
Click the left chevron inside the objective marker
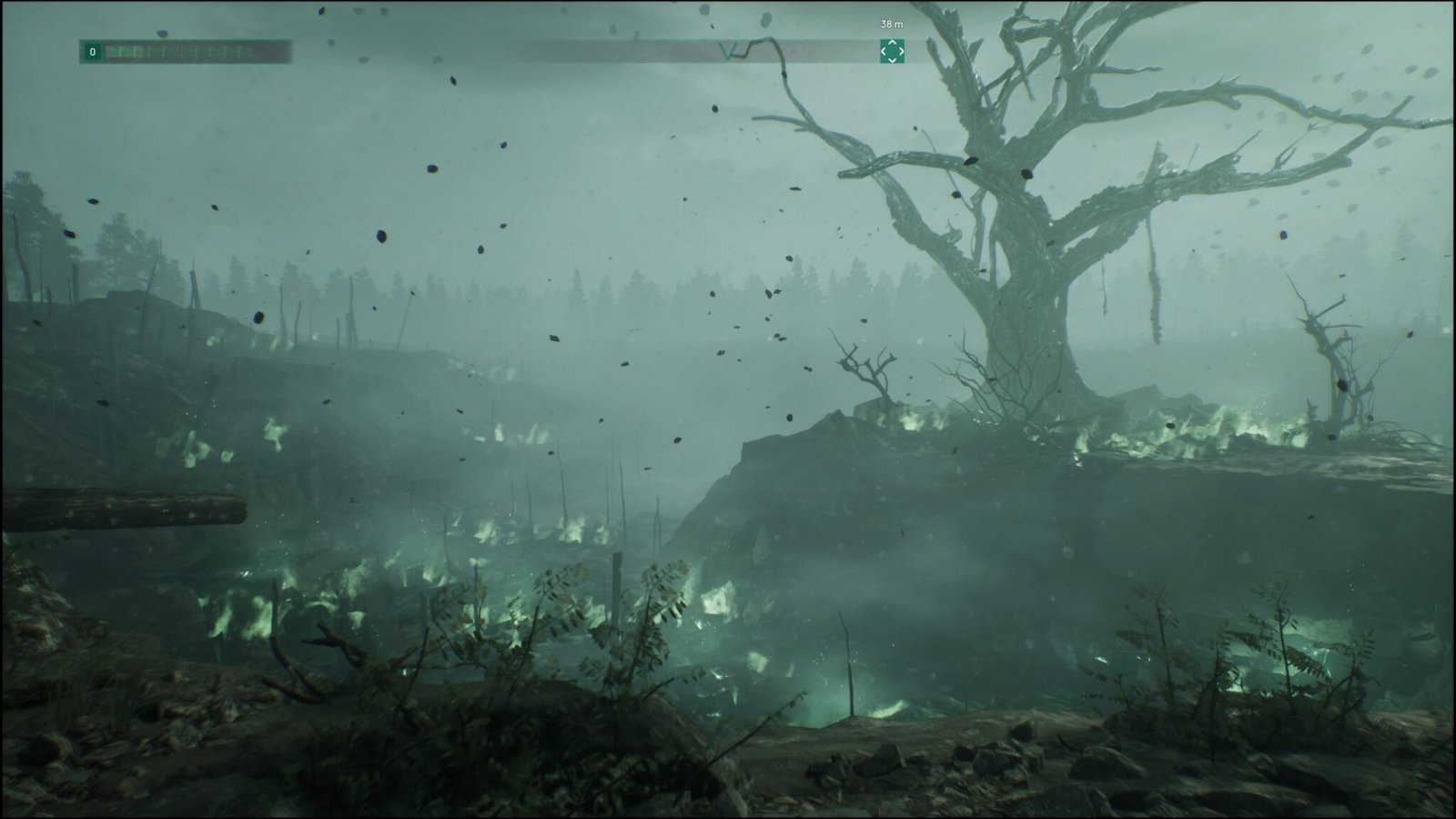coord(882,52)
